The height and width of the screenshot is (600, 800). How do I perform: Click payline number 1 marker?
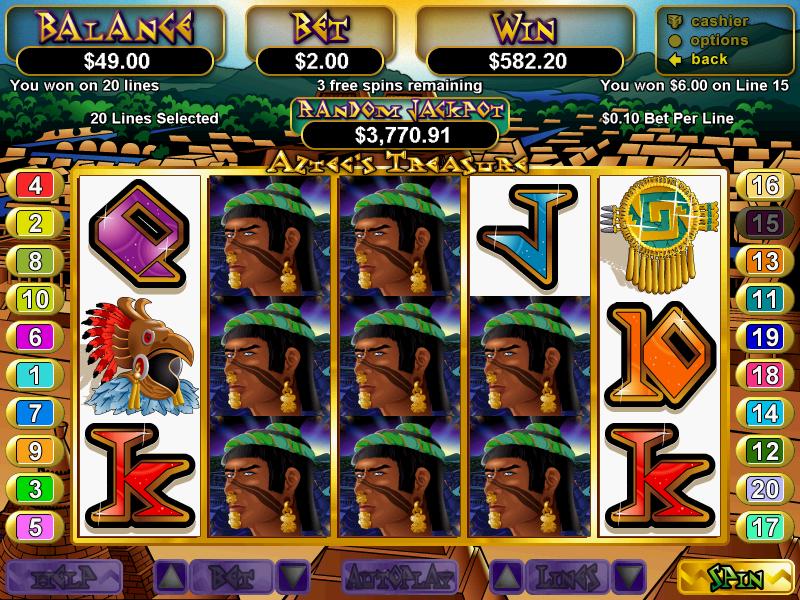pos(35,375)
